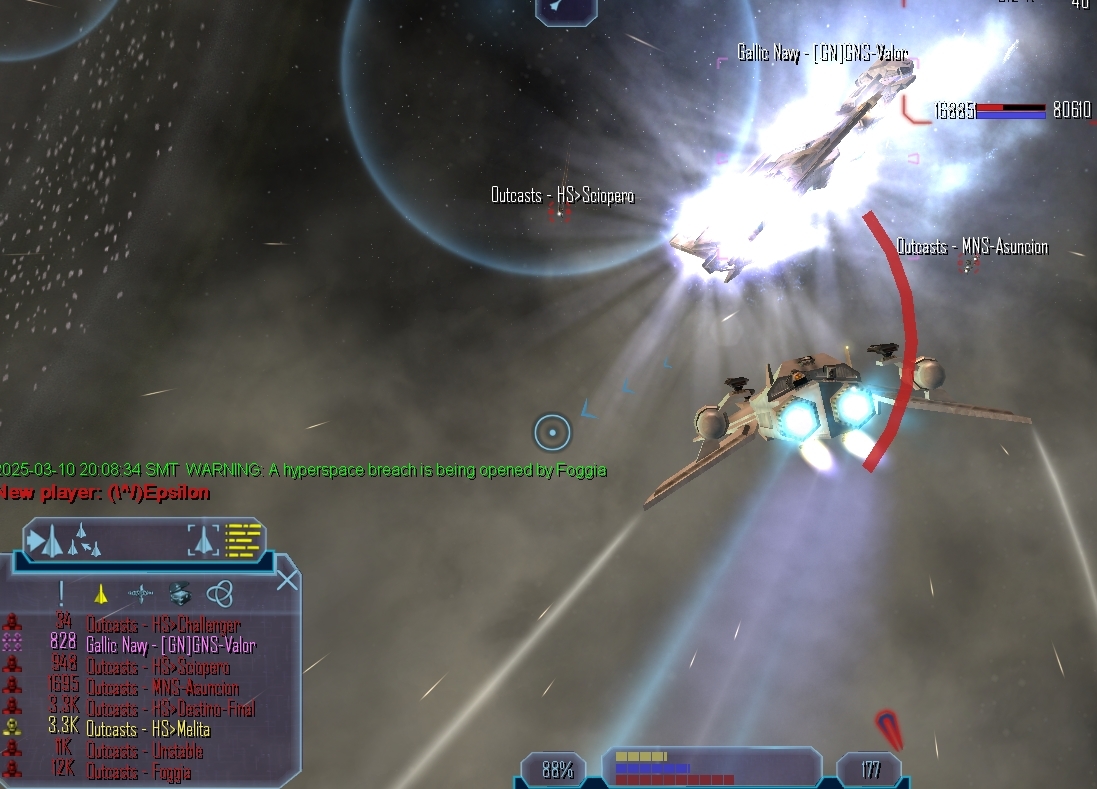Image resolution: width=1097 pixels, height=789 pixels.
Task: Select Outcasts - HS>Destino-Final contact row
Action: click(170, 709)
